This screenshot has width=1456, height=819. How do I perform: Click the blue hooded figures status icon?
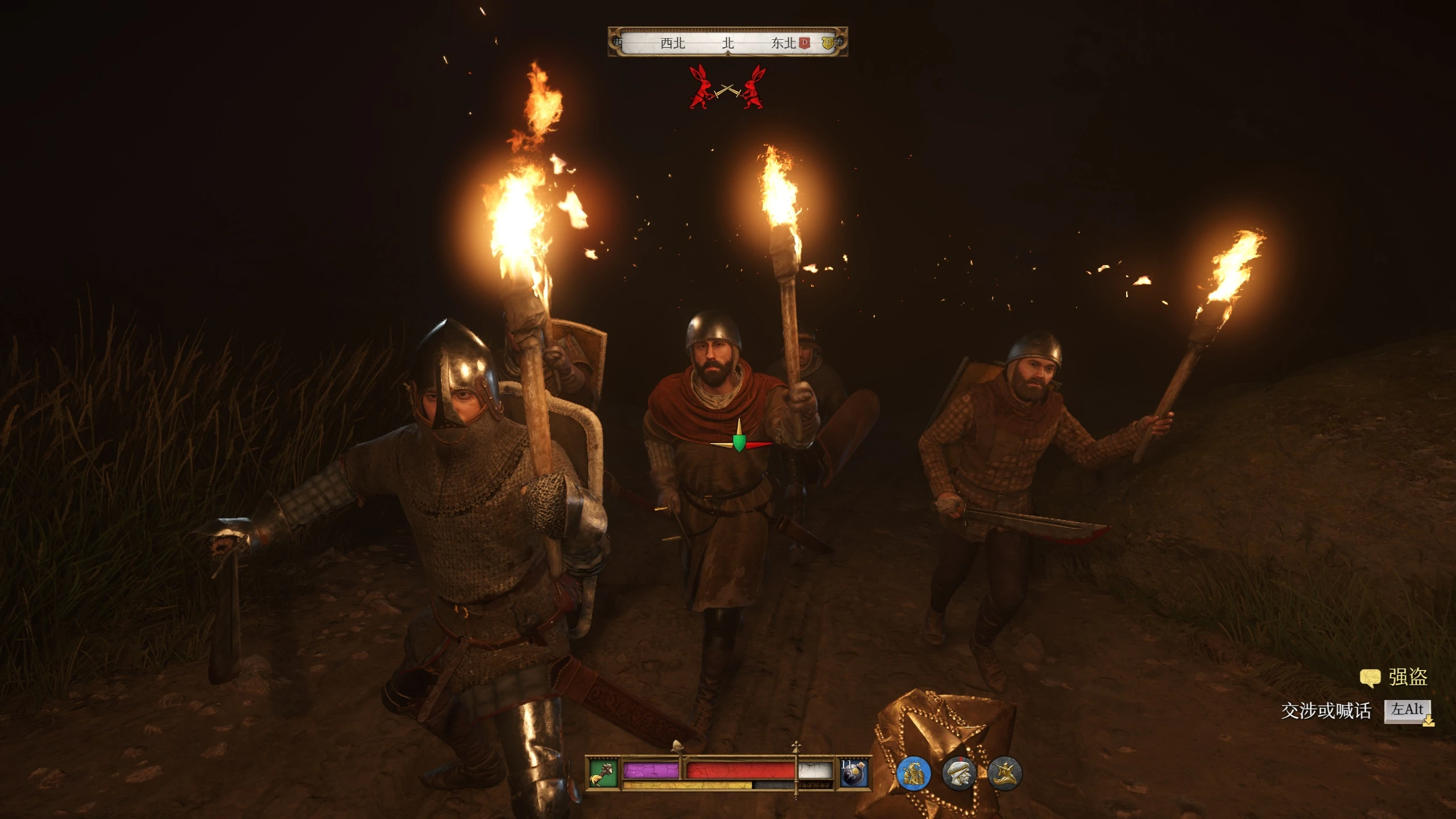(913, 773)
